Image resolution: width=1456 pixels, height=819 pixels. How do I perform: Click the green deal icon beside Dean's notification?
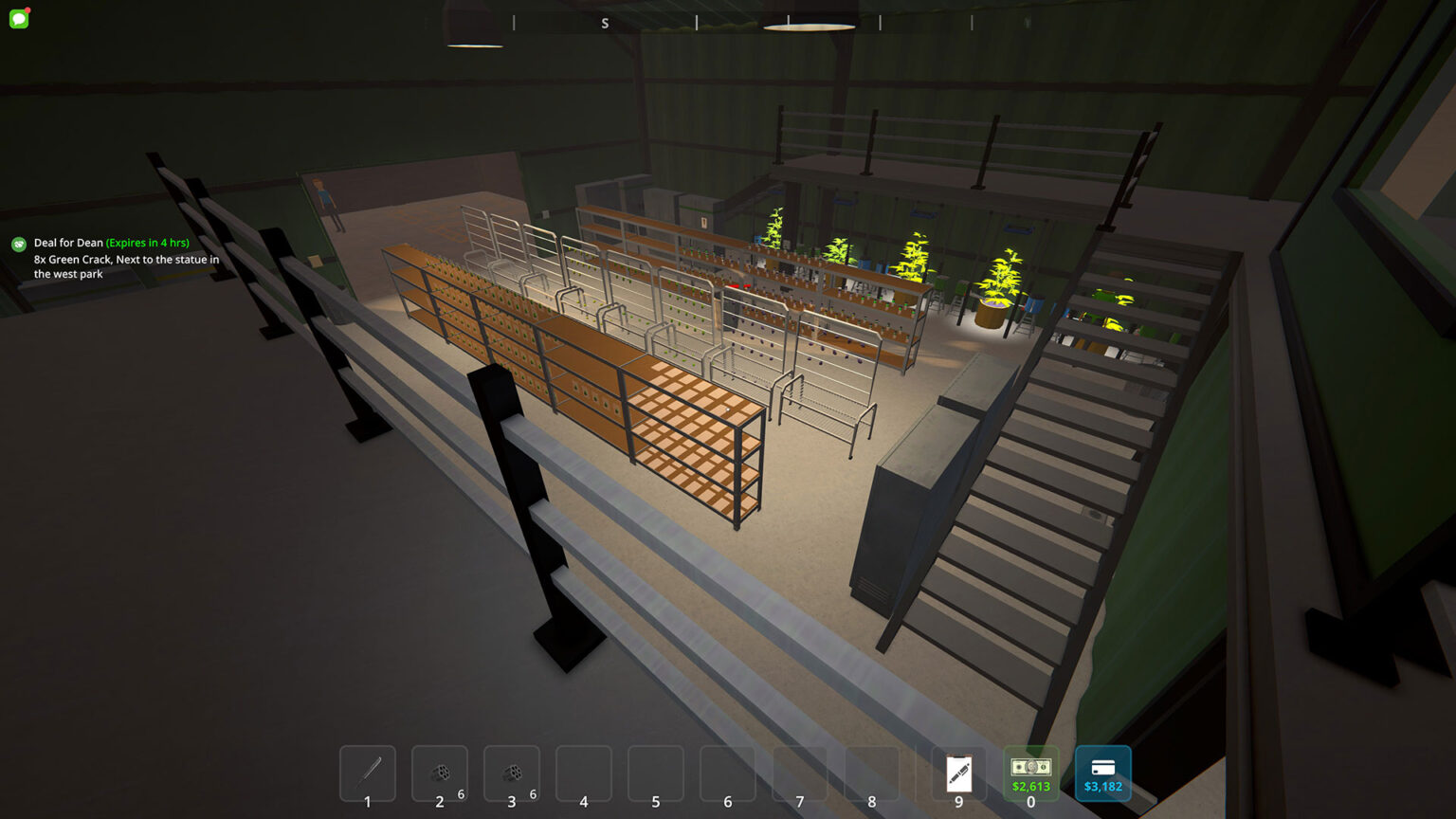coord(18,244)
